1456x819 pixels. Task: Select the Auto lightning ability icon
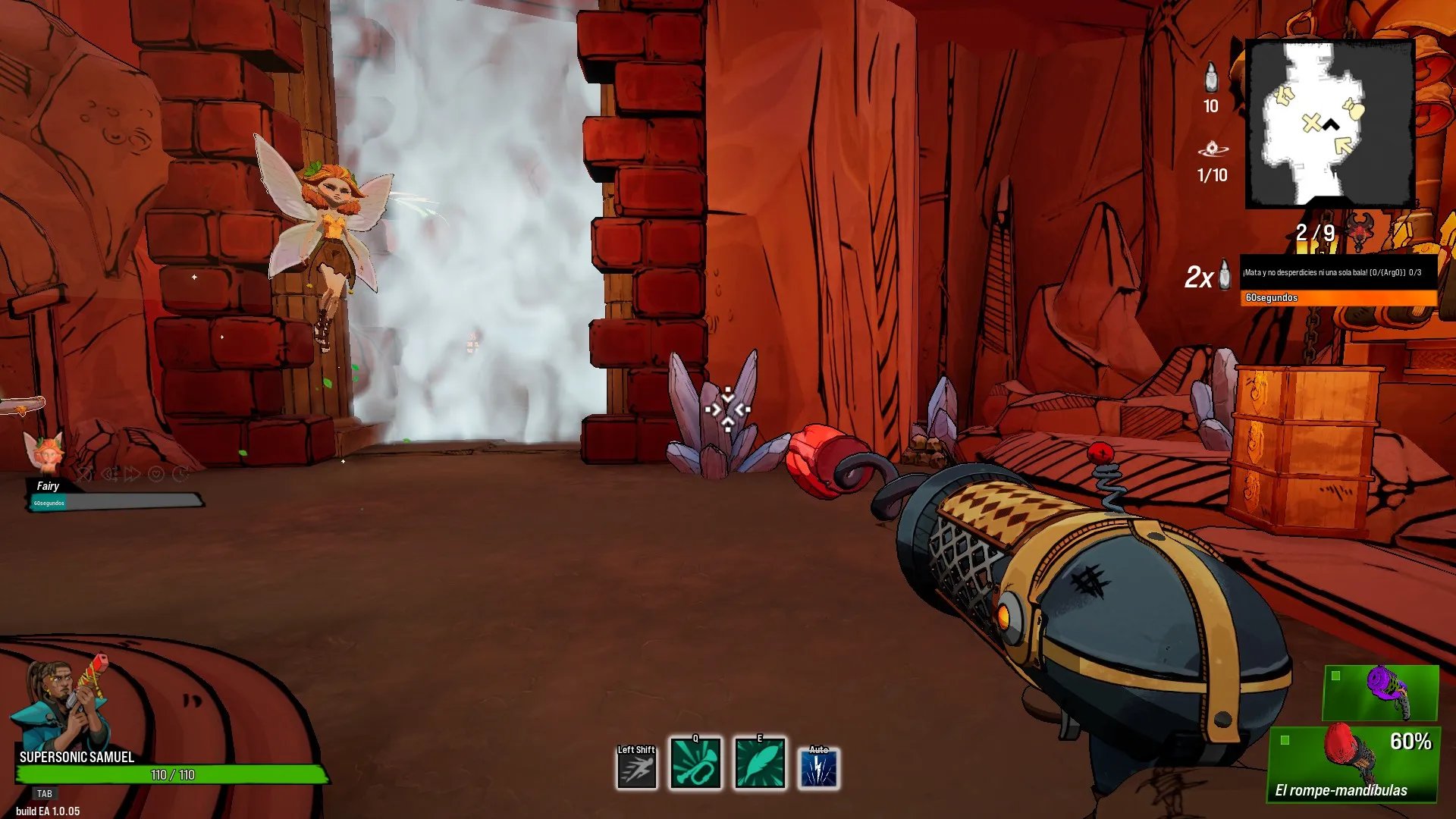click(x=819, y=767)
